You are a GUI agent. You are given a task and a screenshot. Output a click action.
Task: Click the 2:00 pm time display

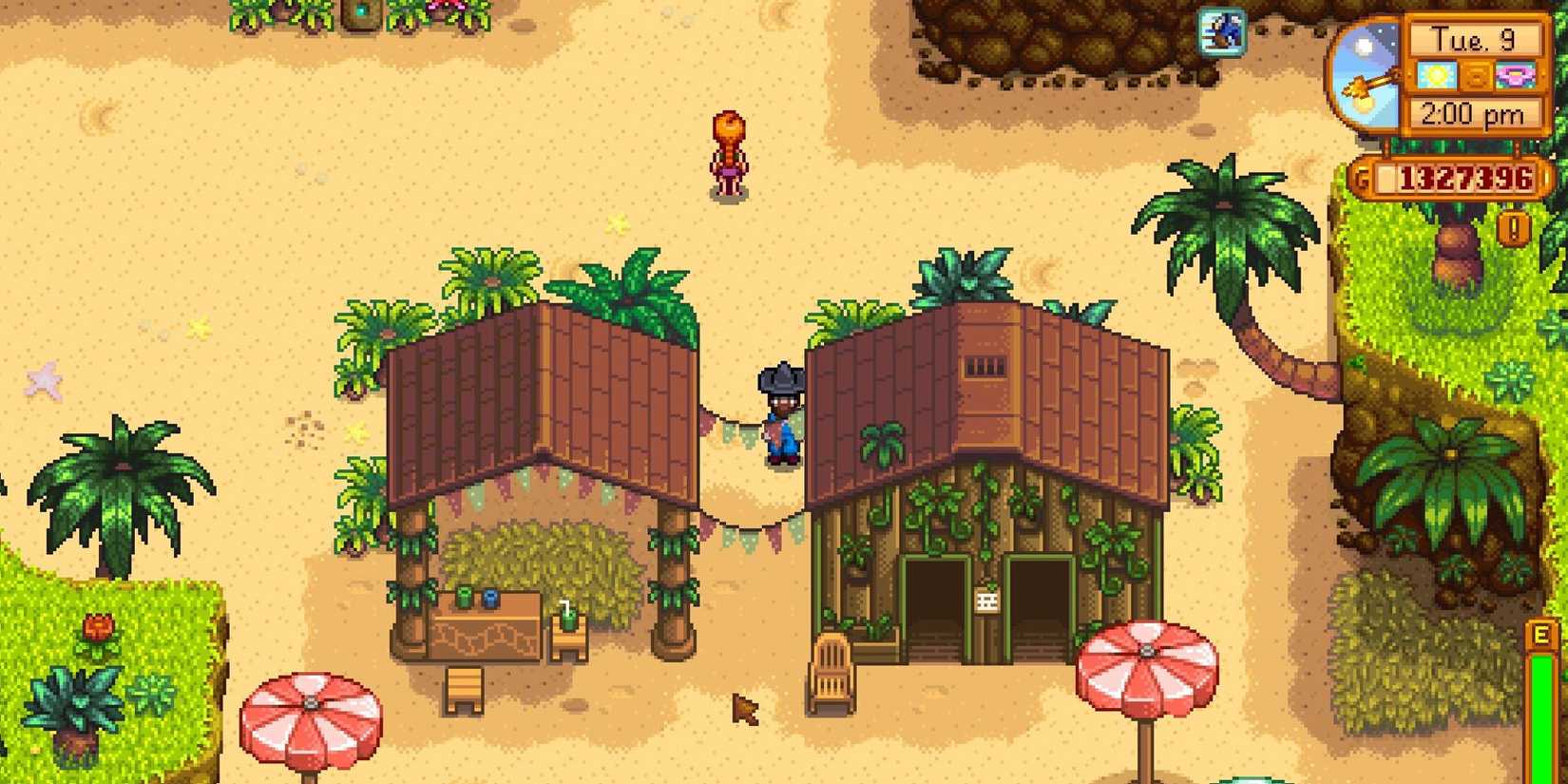coord(1475,112)
